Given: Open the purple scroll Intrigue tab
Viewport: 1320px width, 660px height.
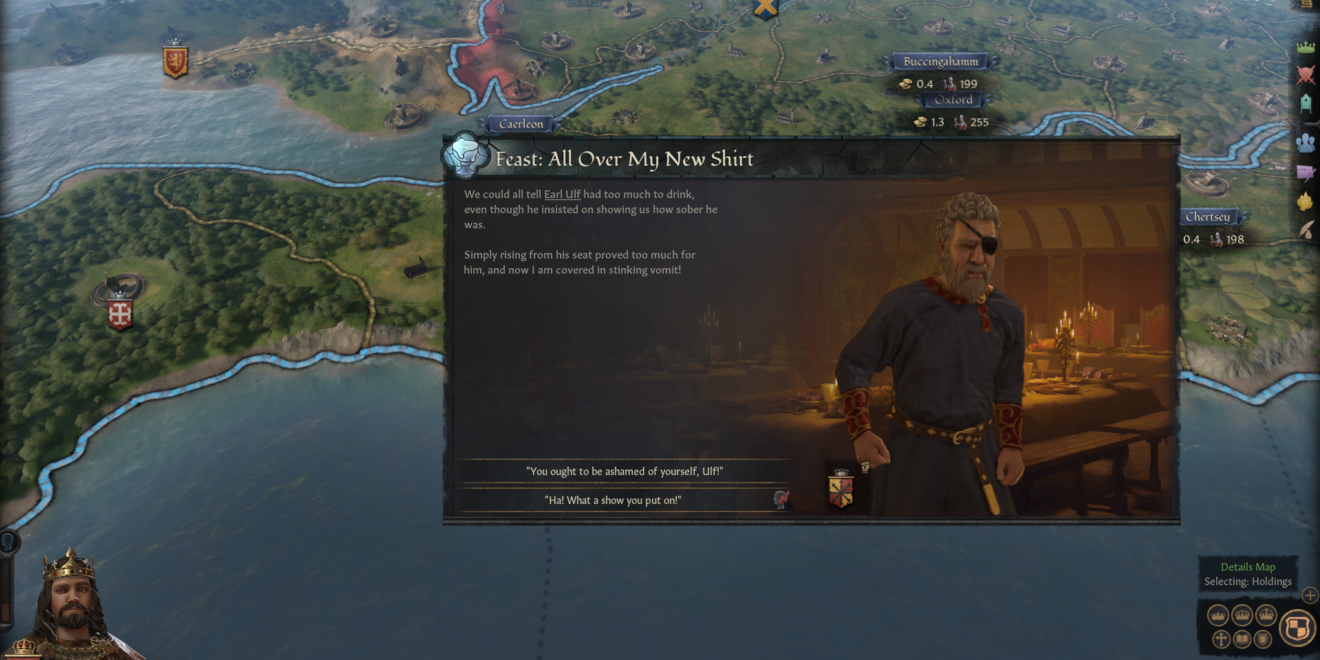Looking at the screenshot, I should (1305, 172).
